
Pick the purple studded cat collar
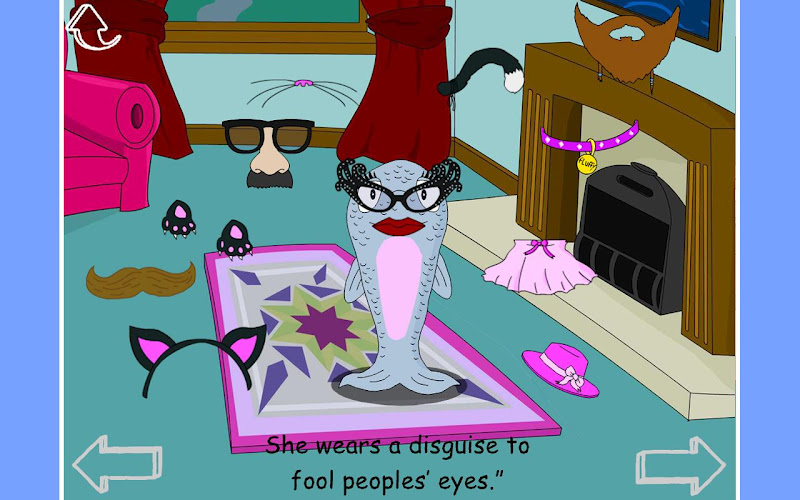click(x=588, y=137)
